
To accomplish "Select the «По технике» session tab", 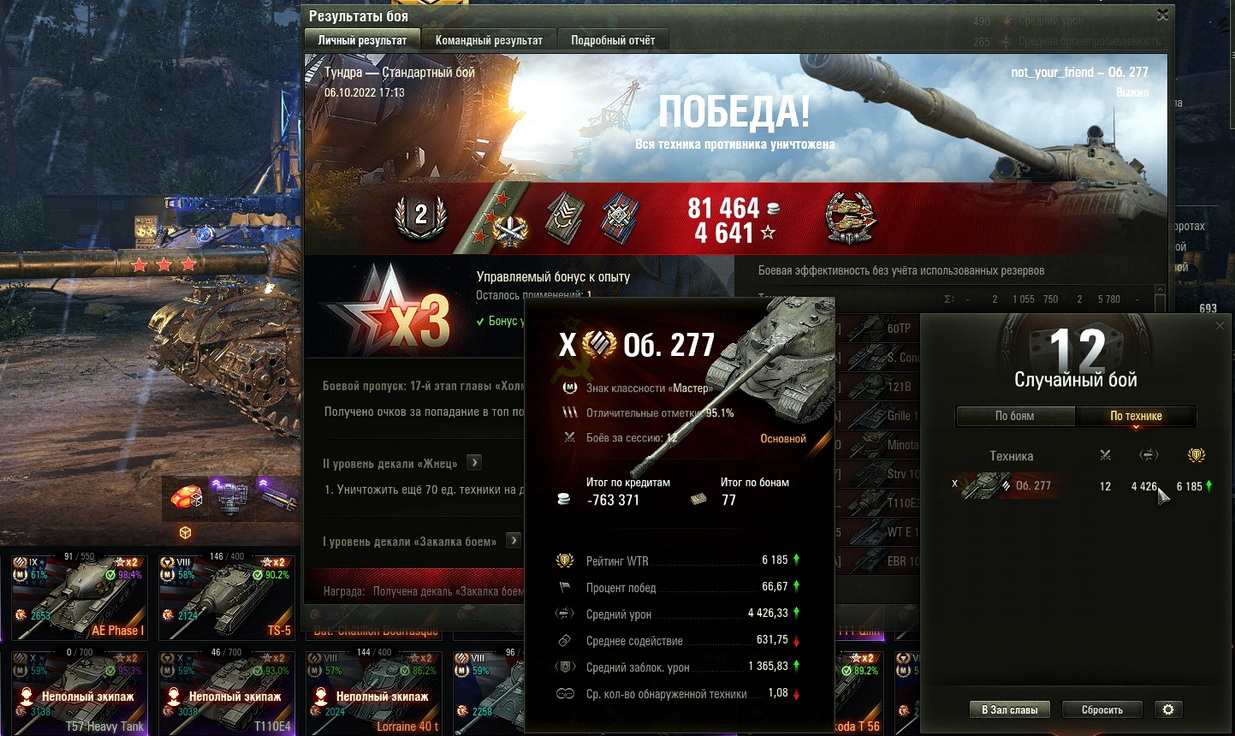I will [x=1136, y=416].
